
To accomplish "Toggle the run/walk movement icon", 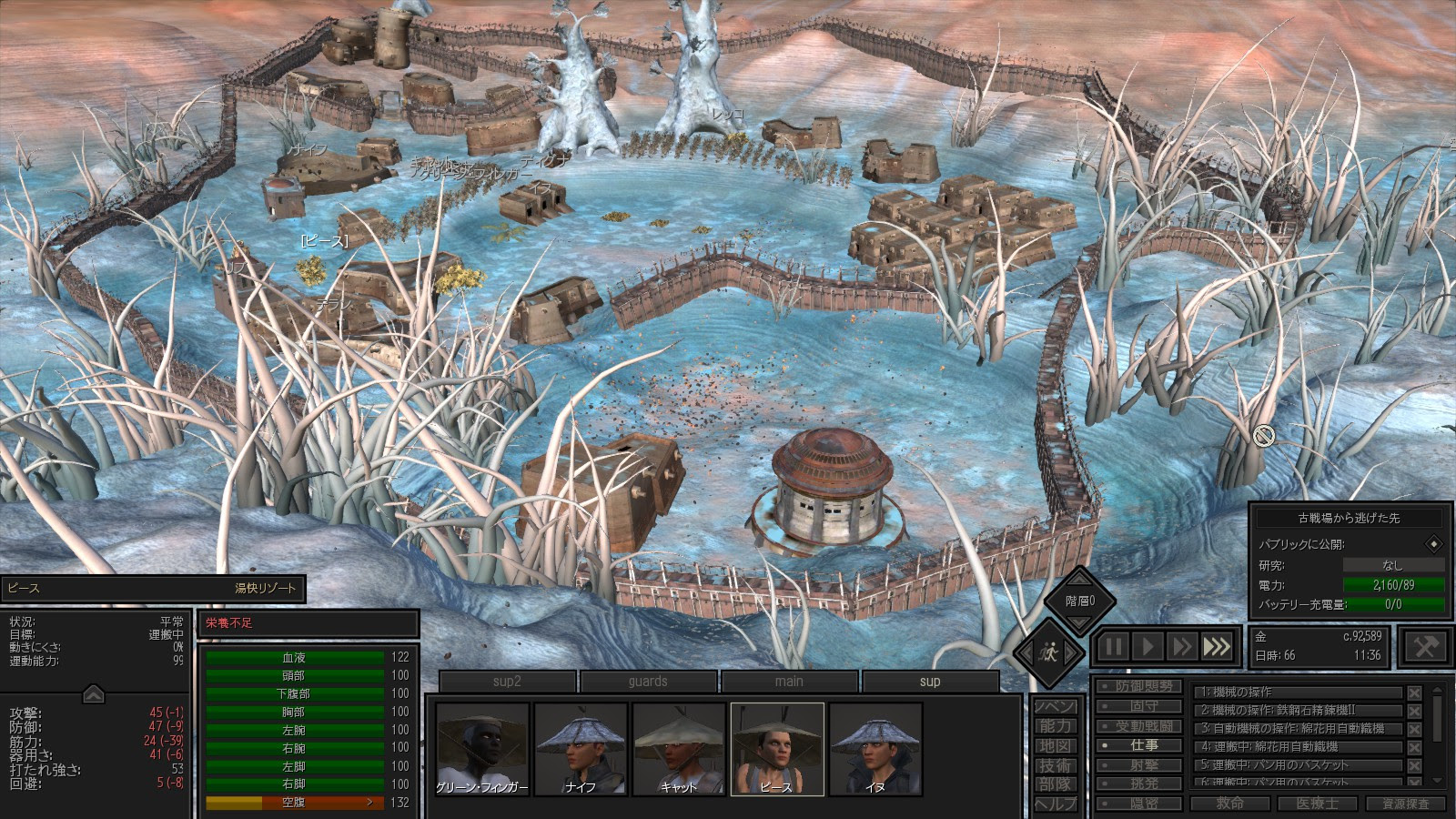I will (x=1048, y=652).
